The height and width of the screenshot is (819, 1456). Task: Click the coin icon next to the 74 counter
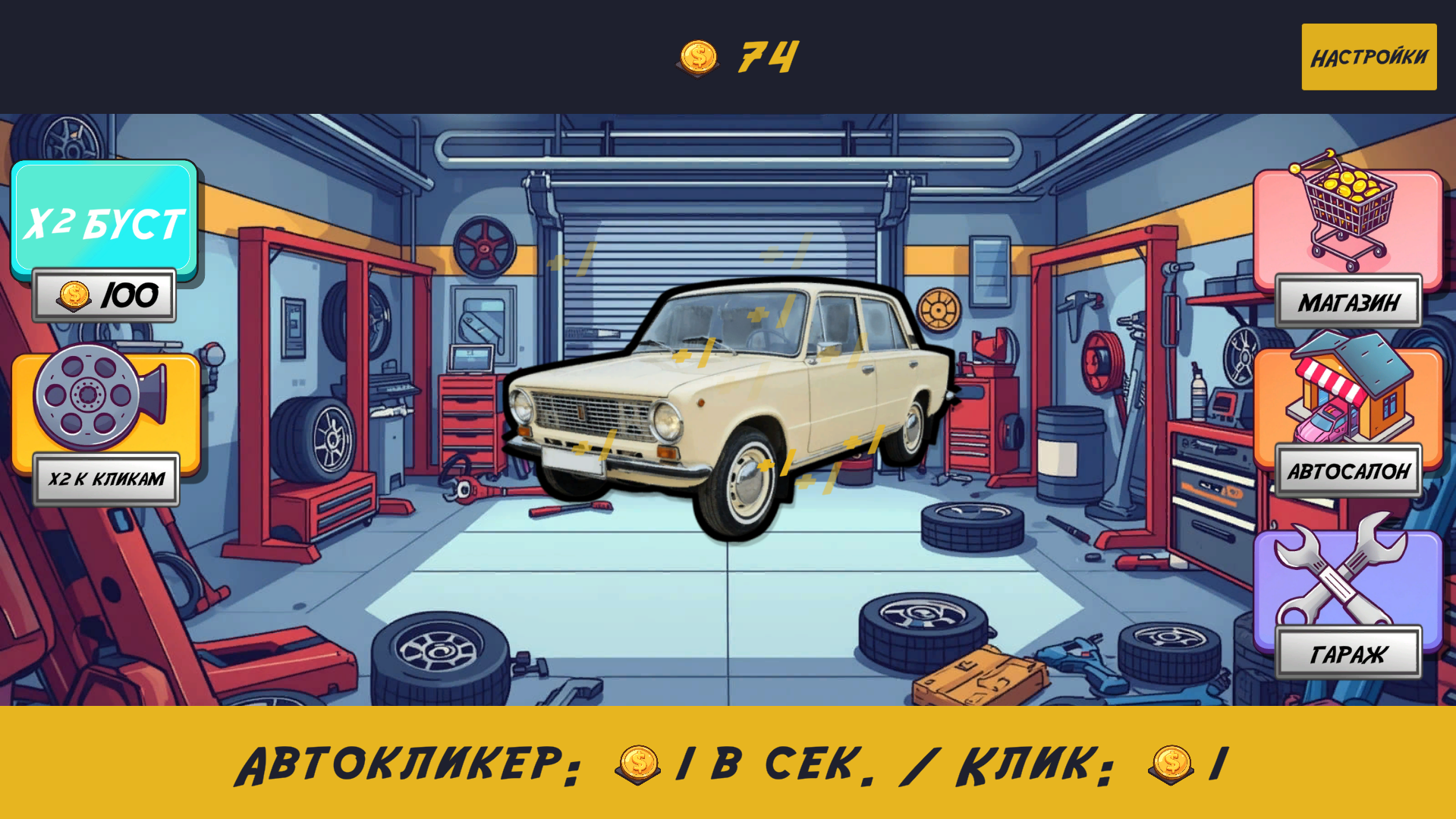[x=699, y=58]
